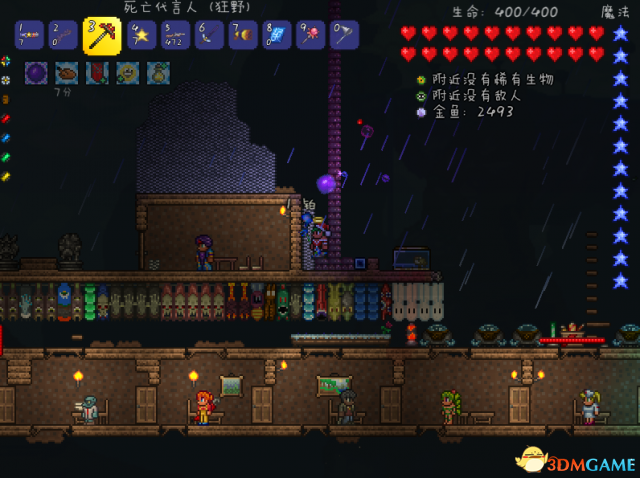Viewport: 640px width, 478px height.
Task: Toggle green wire visibility
Action: 6,157
